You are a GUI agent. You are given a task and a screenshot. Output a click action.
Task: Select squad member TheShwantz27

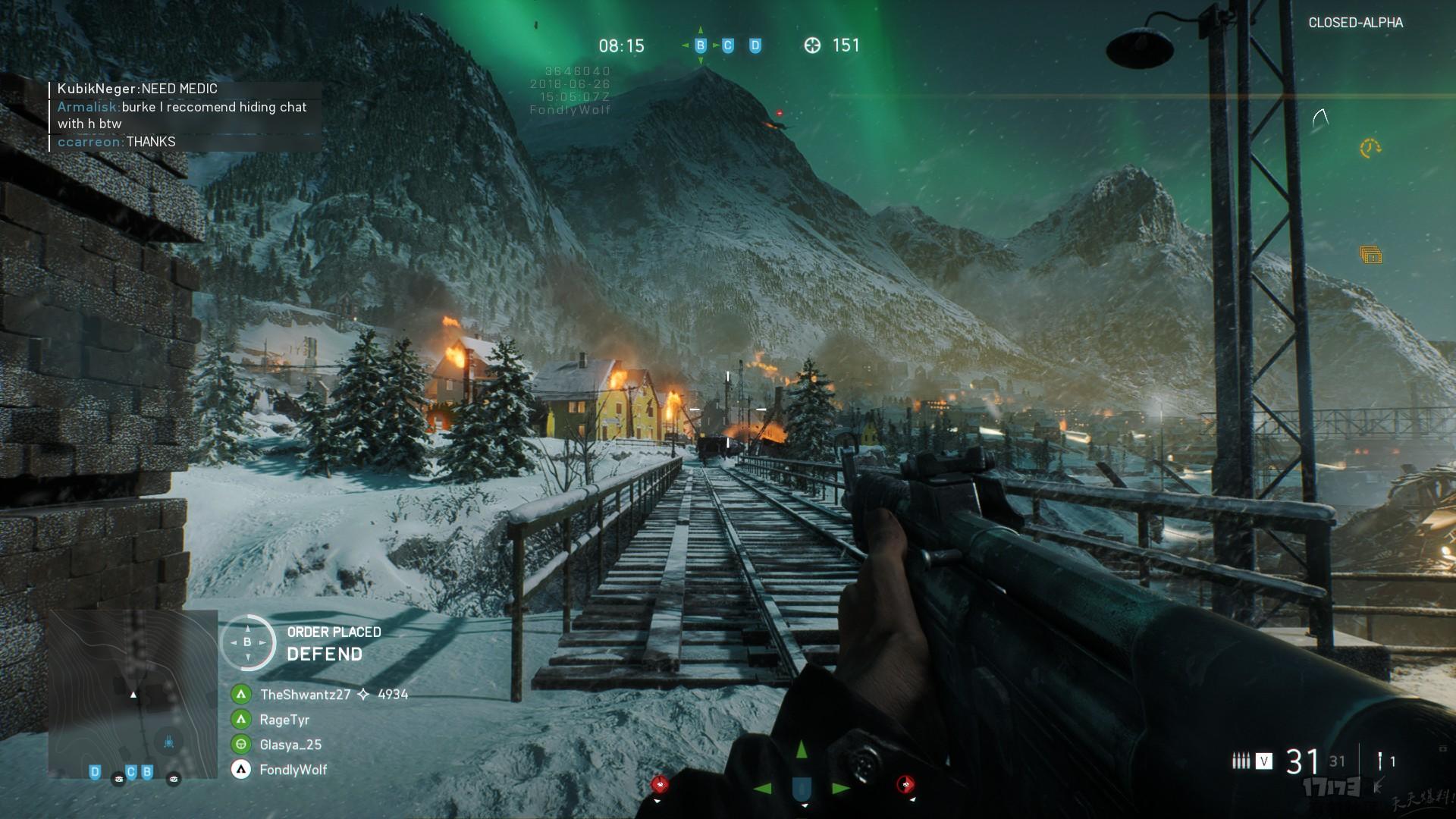click(x=305, y=694)
